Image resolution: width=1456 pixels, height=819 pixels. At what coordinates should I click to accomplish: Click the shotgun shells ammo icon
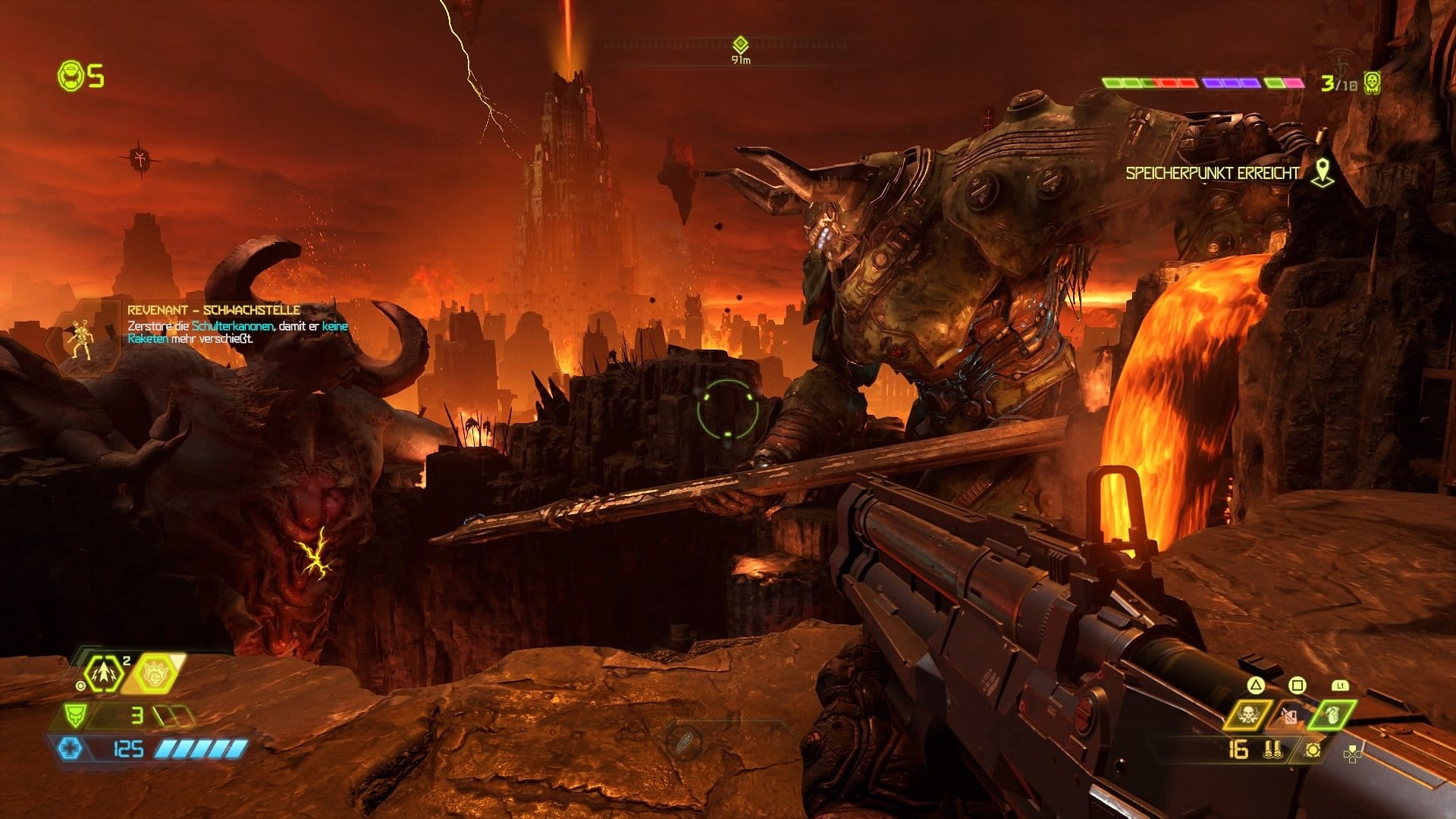pos(1272,750)
